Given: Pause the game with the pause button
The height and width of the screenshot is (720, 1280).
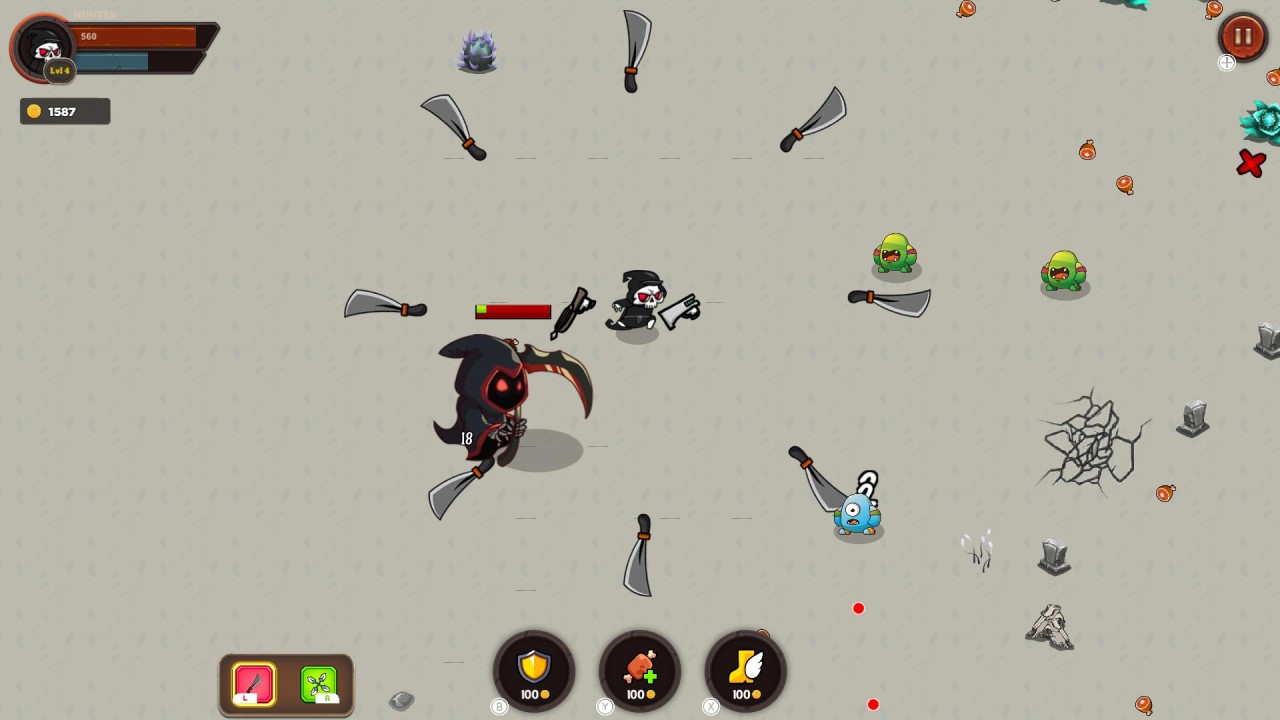Looking at the screenshot, I should (x=1242, y=37).
